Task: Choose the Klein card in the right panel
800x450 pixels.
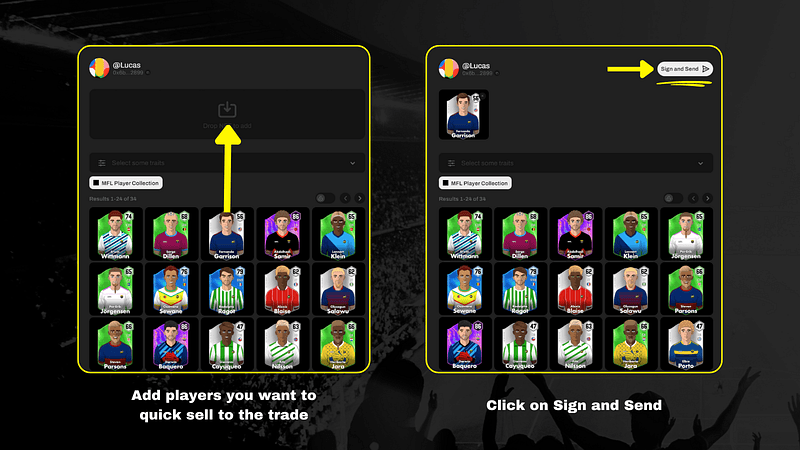Action: coord(630,233)
